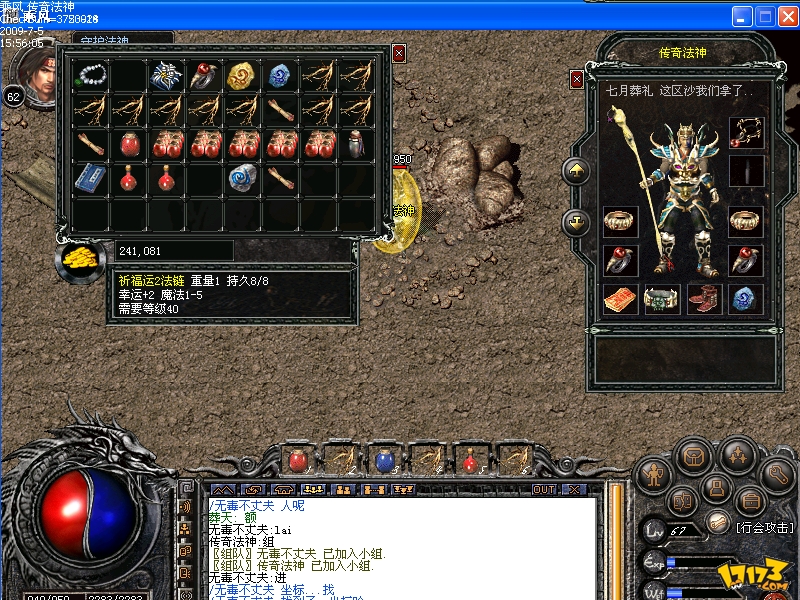The image size is (800, 600).
Task: Close the character equipment panel
Action: pos(577,78)
